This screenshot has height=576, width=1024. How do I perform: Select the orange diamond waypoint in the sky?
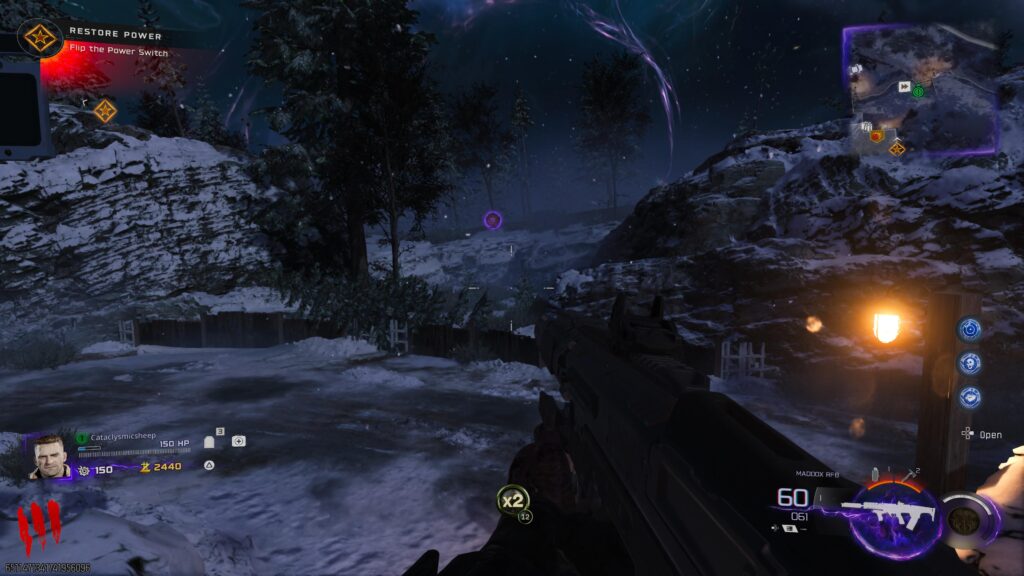(x=105, y=110)
